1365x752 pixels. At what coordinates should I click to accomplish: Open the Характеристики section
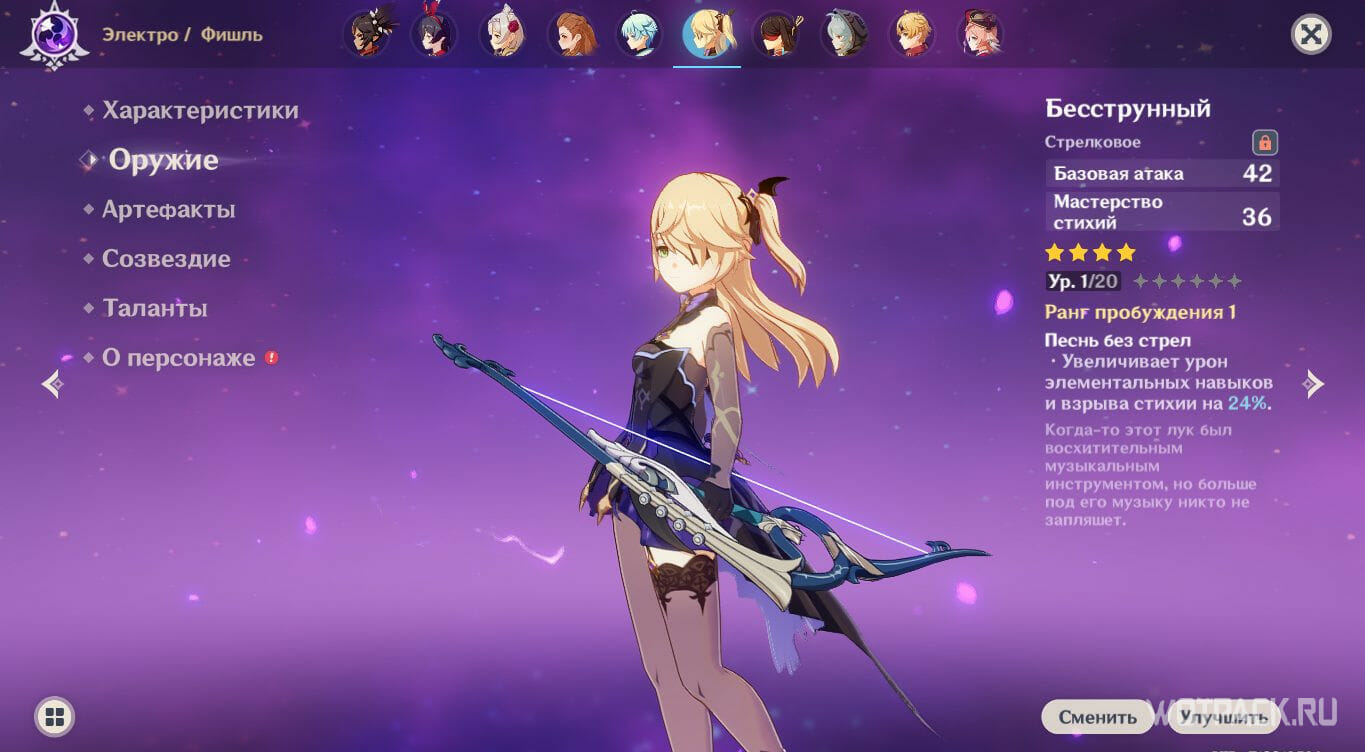coord(200,110)
